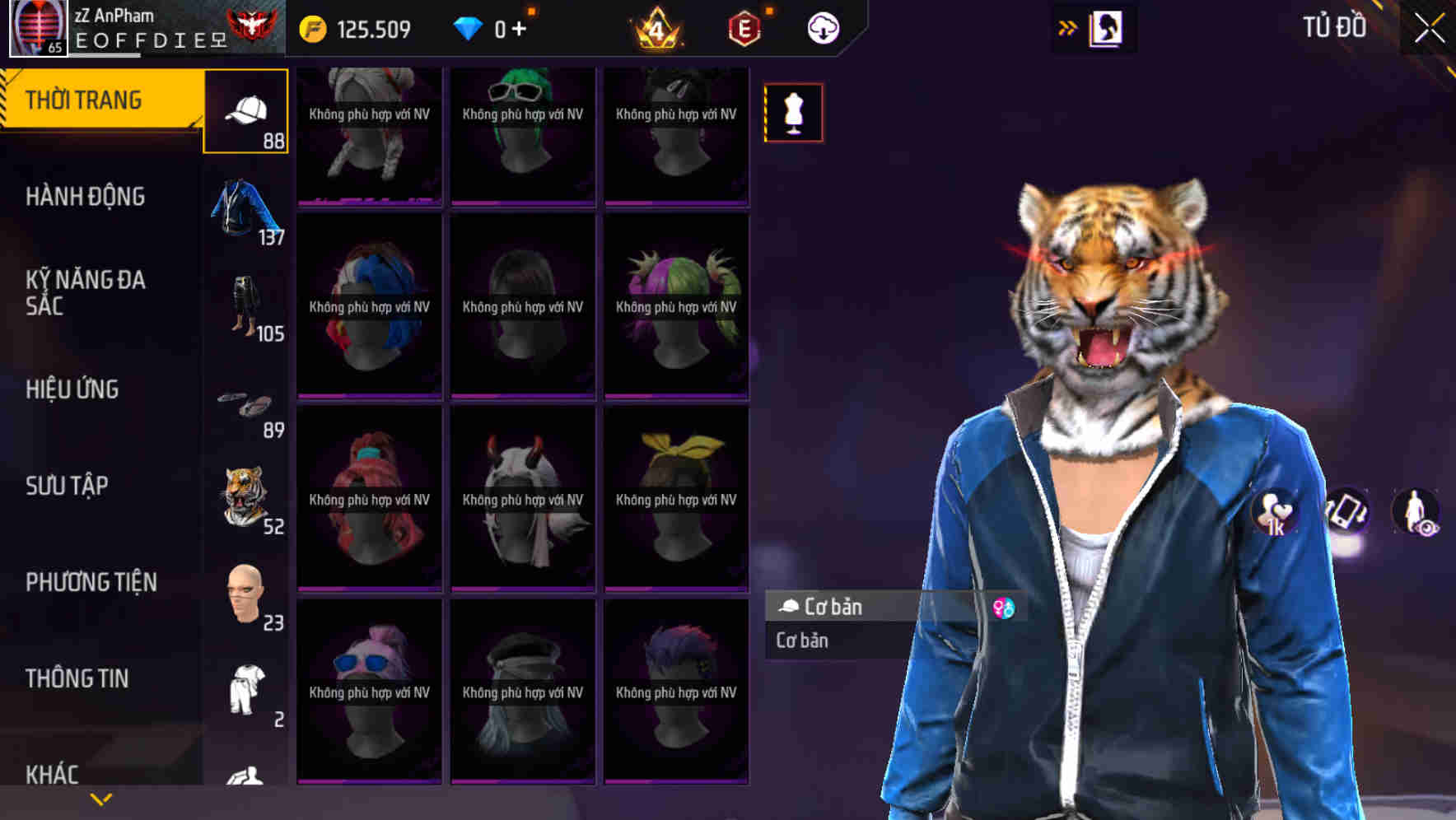The height and width of the screenshot is (820, 1456).
Task: Click the E-badge event icon with notification dot
Action: coord(744,27)
